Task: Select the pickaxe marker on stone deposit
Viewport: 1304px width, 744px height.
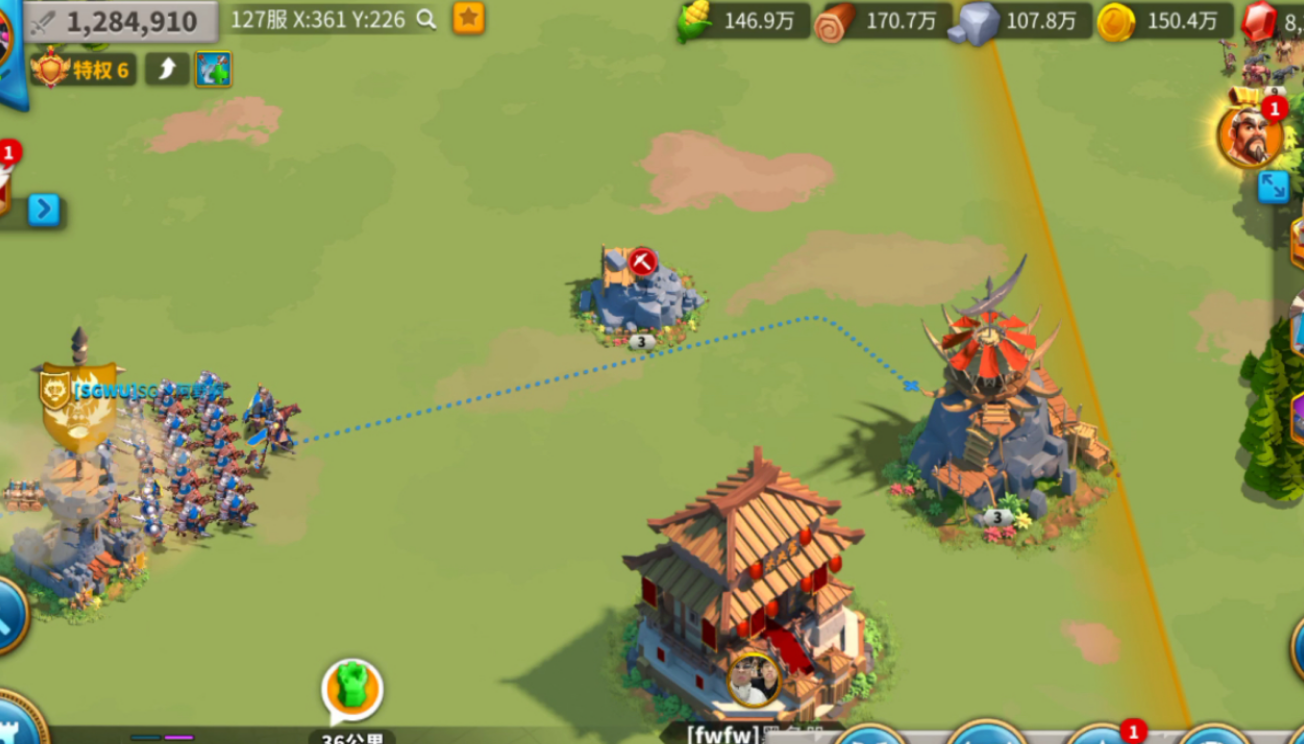Action: click(x=642, y=262)
